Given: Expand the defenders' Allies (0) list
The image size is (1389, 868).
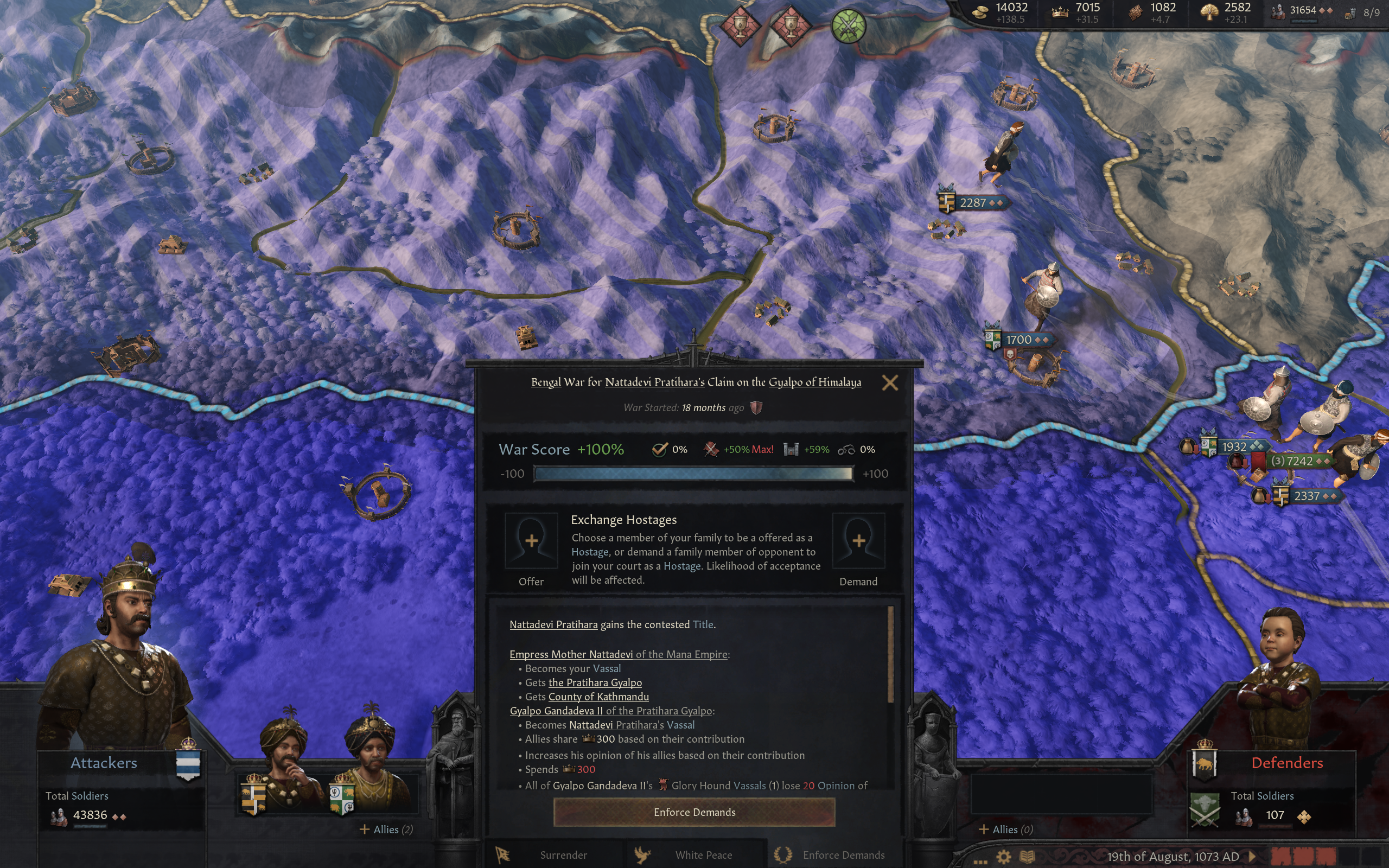Looking at the screenshot, I should click(x=1005, y=829).
